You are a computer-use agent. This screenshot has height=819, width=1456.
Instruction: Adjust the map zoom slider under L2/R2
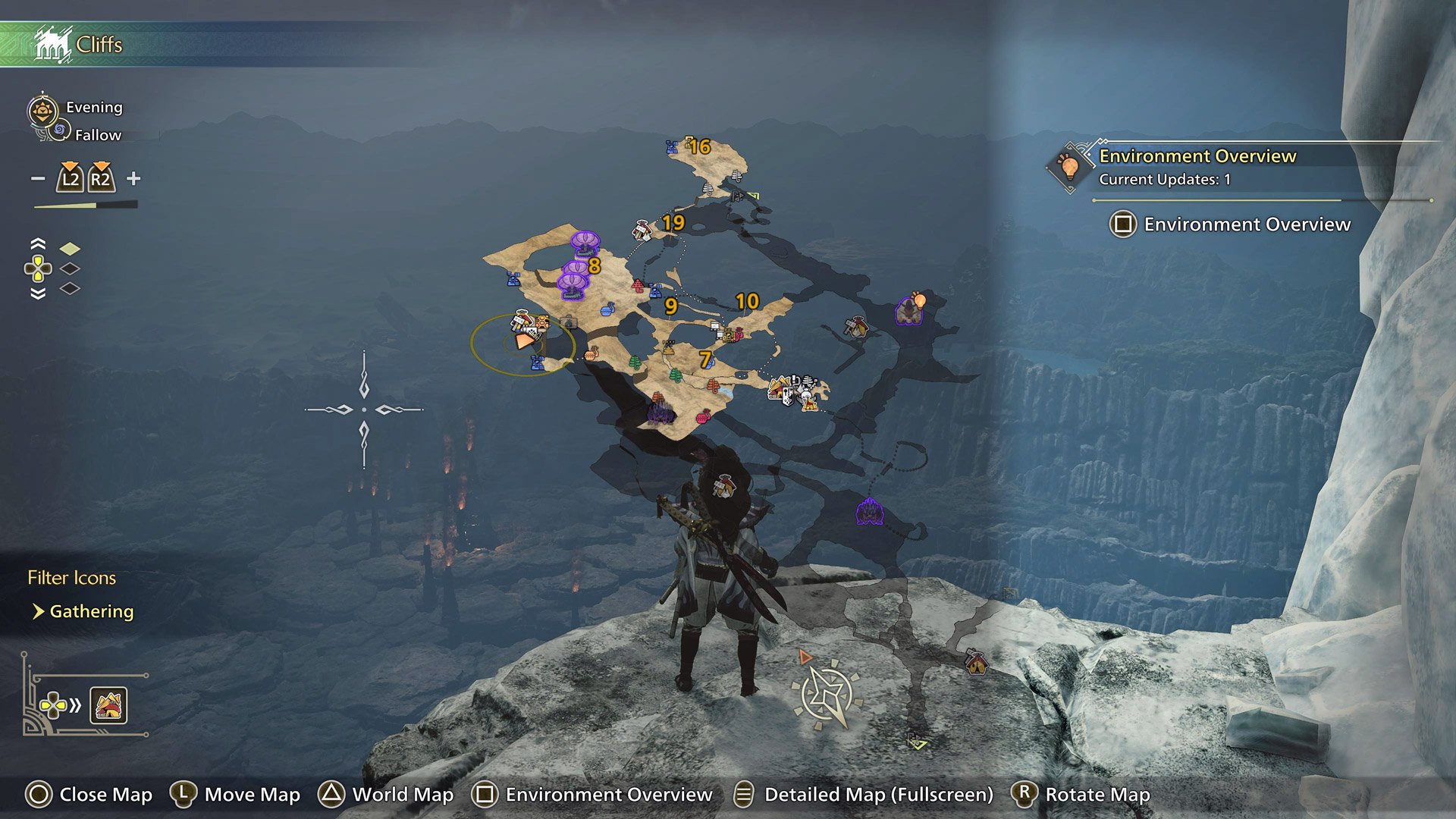click(83, 205)
